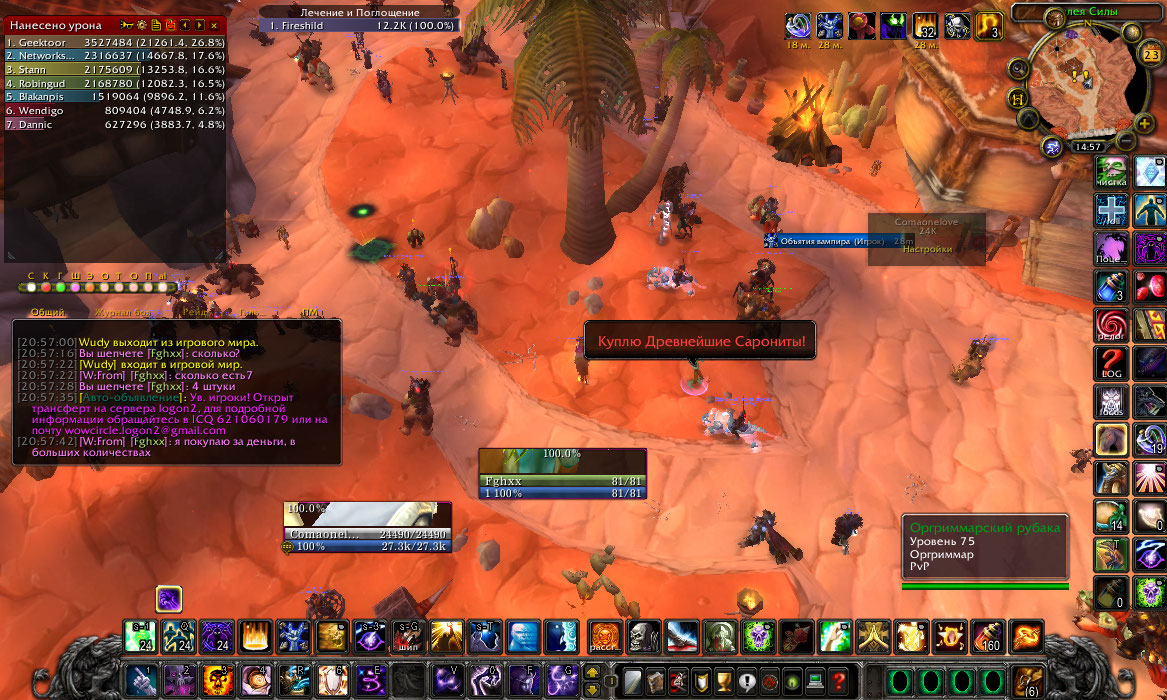
Task: Open damage meter settings gear icon
Action: click(x=142, y=24)
